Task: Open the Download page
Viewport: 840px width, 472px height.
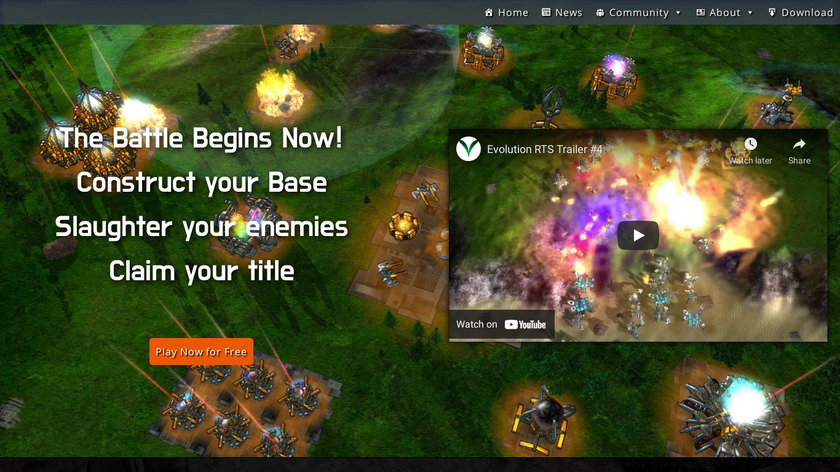Action: [800, 12]
